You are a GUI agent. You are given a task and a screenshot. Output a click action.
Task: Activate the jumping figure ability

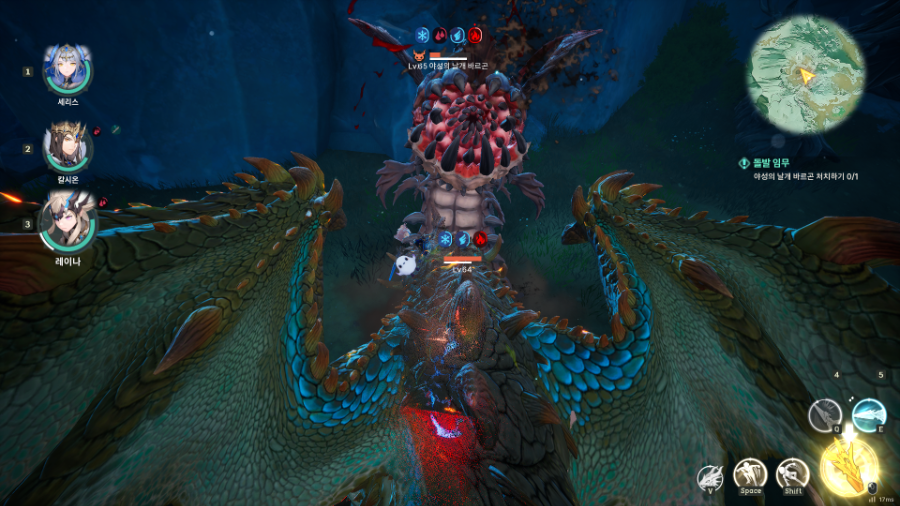click(x=750, y=474)
